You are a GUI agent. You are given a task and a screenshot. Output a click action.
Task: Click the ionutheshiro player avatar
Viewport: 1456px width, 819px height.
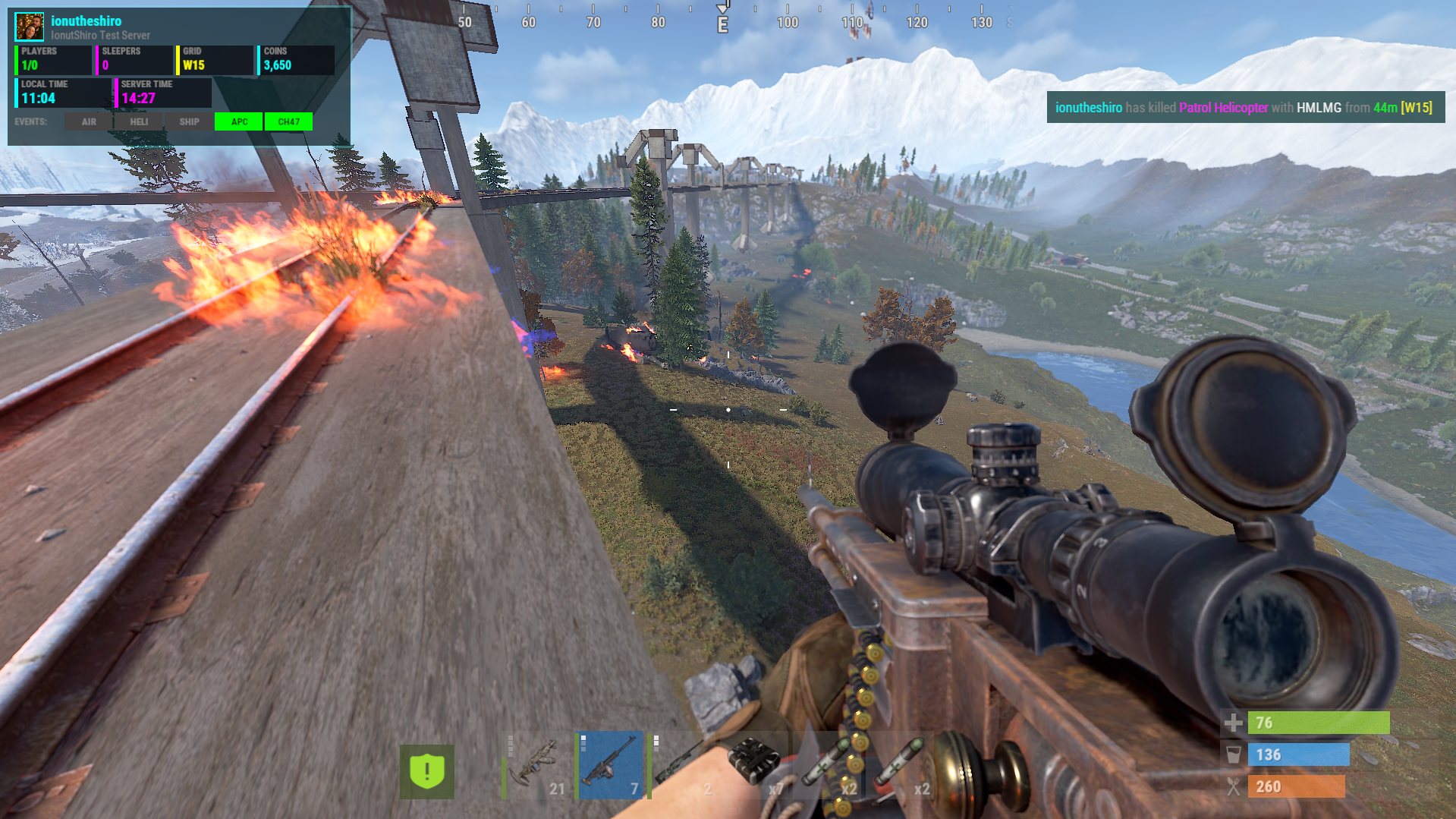[x=30, y=27]
